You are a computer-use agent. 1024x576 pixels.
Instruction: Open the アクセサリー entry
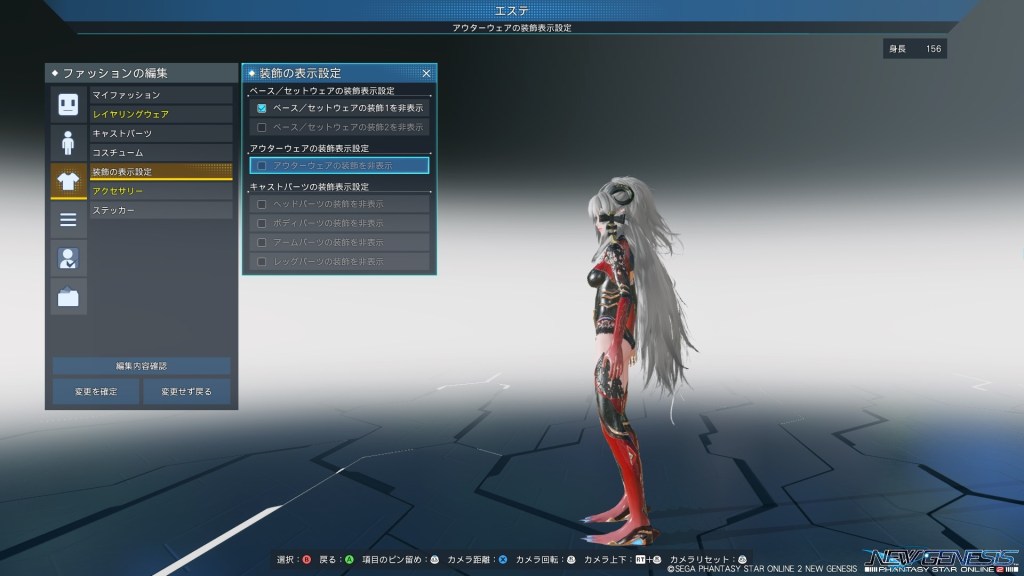160,191
